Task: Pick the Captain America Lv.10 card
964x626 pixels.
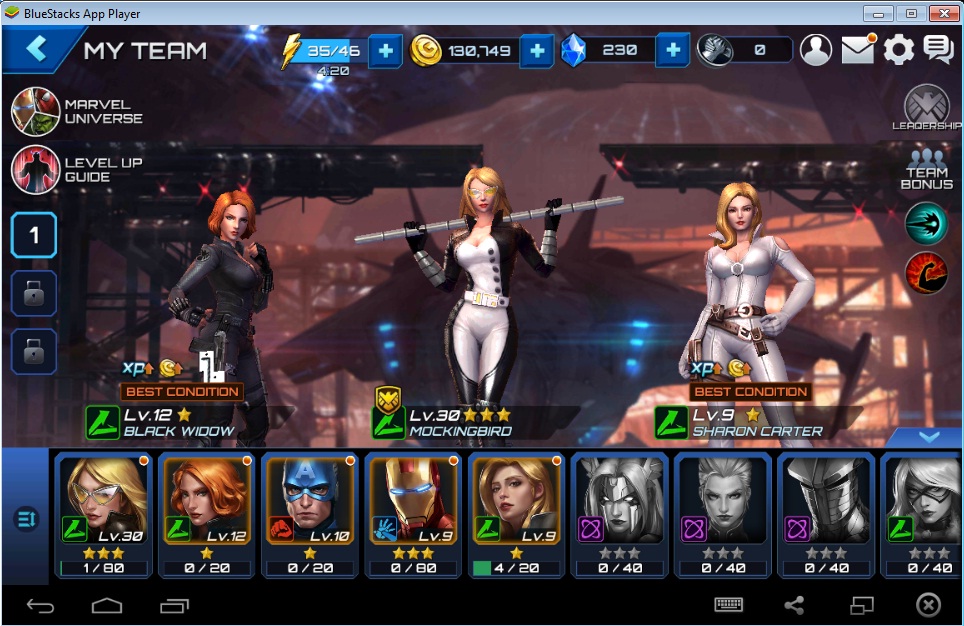Action: click(x=310, y=515)
